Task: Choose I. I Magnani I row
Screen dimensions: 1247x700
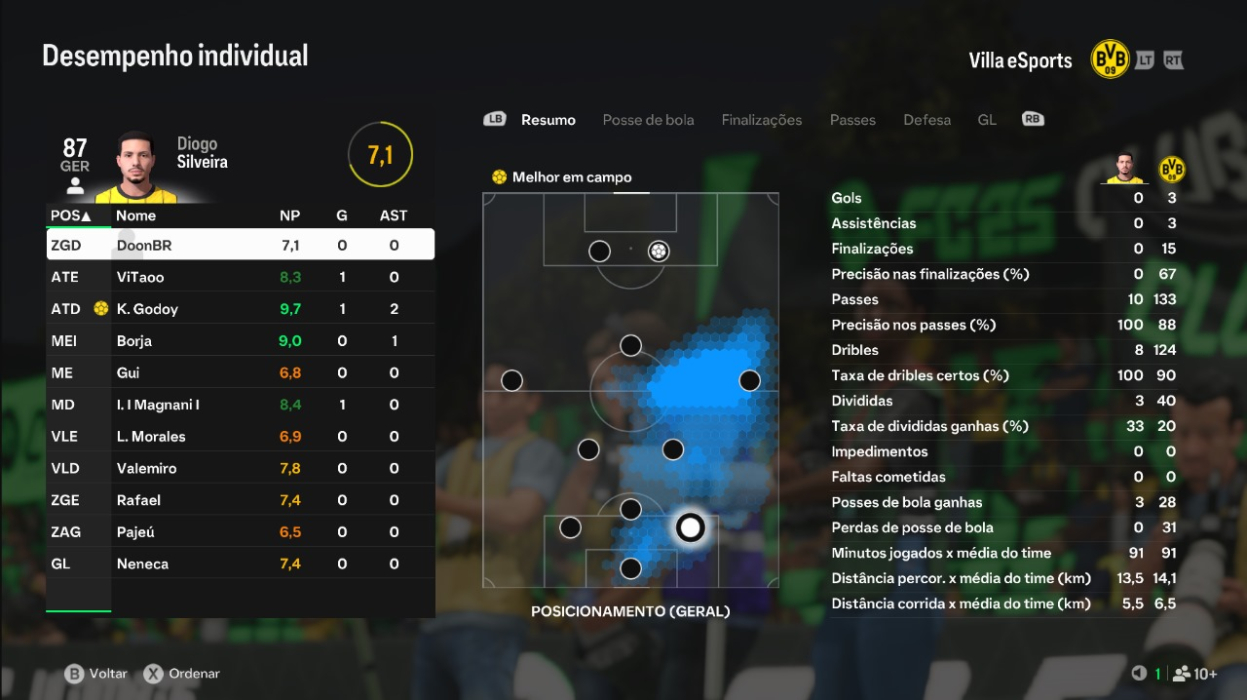Action: pos(240,405)
